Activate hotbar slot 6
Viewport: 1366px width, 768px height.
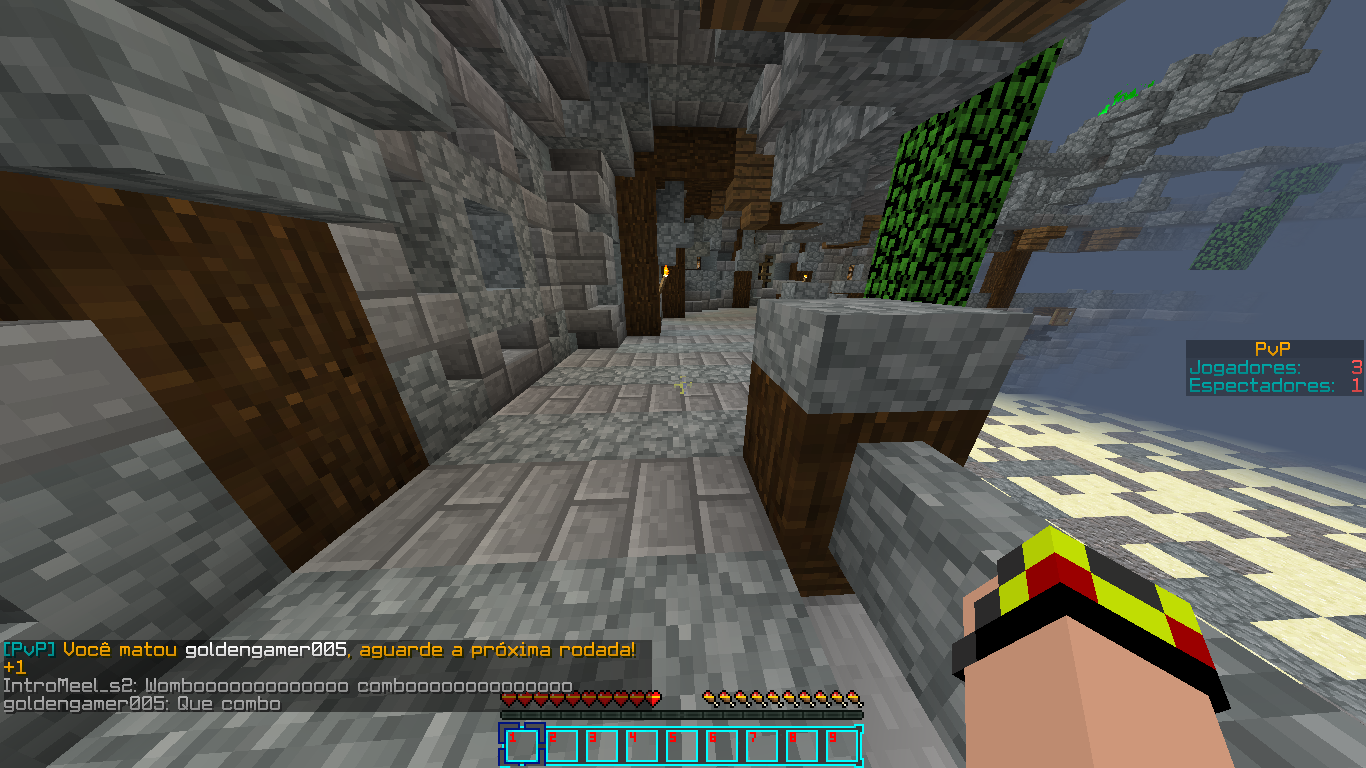pyautogui.click(x=721, y=745)
